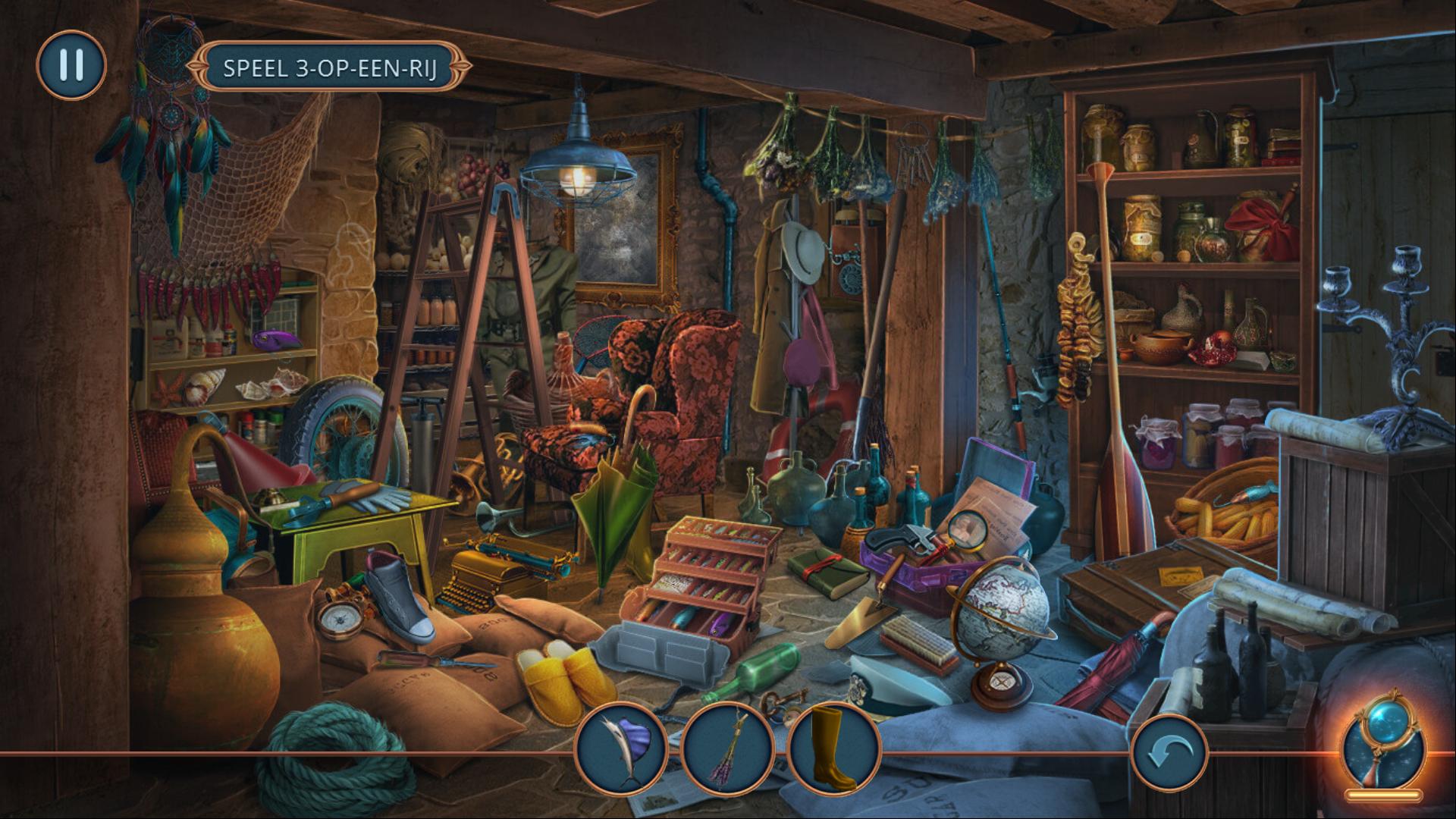The image size is (1456, 819).
Task: Click the curved back arrow button
Action: pos(1169,753)
